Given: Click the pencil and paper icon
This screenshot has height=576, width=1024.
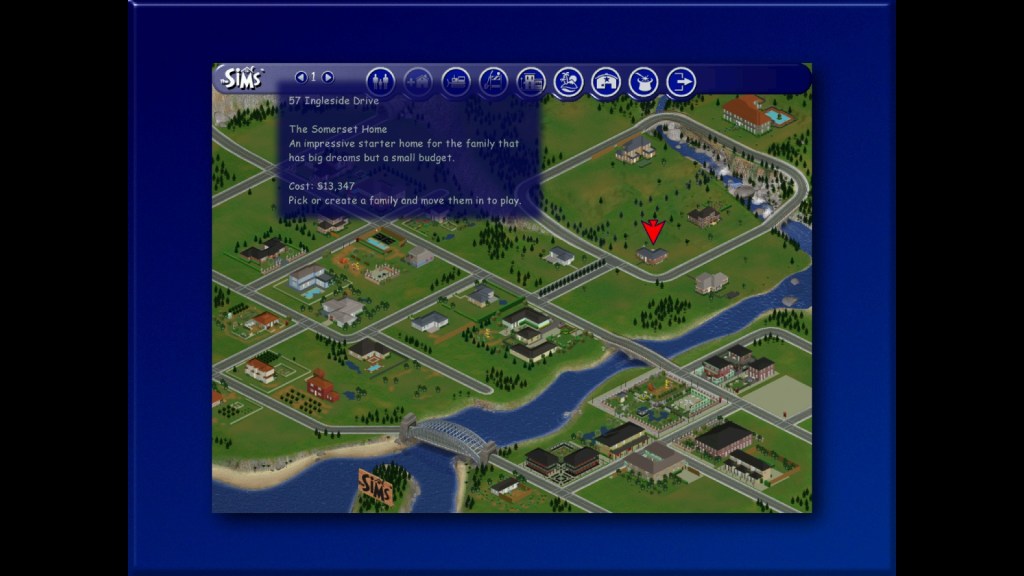Looking at the screenshot, I should click(493, 81).
